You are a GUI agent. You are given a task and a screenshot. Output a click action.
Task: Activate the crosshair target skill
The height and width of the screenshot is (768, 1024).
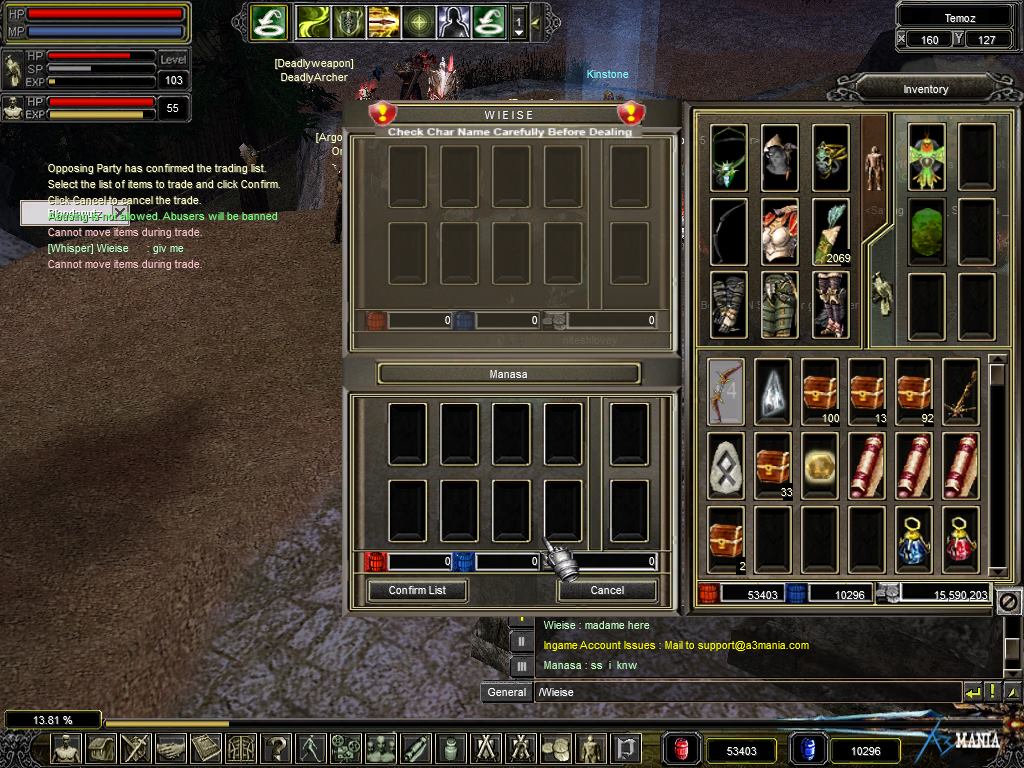point(418,21)
